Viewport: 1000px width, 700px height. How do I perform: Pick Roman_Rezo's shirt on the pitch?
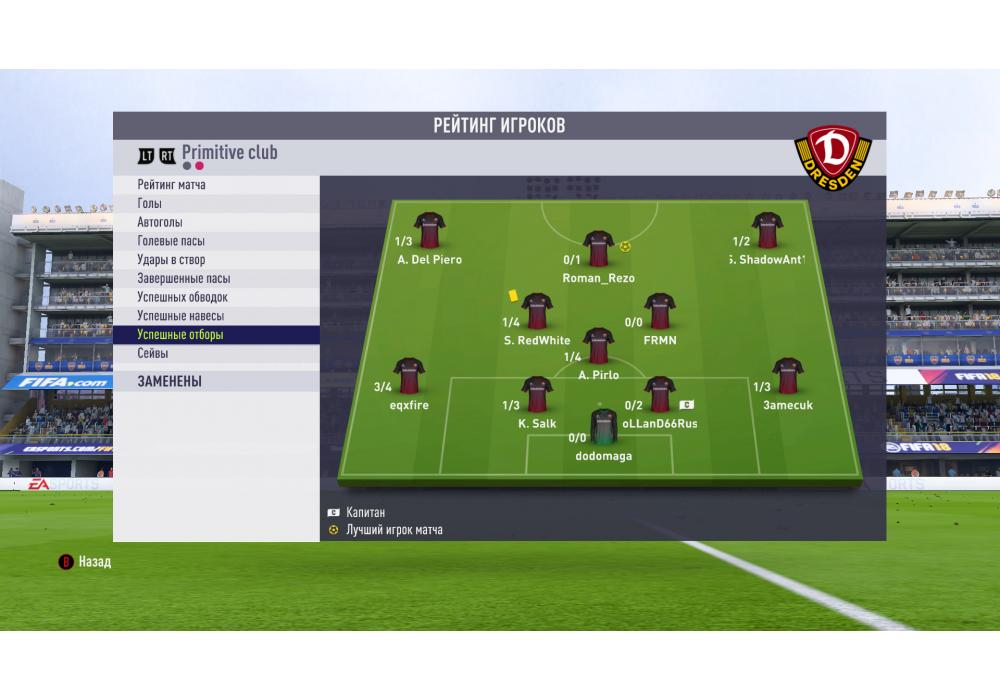click(x=598, y=249)
